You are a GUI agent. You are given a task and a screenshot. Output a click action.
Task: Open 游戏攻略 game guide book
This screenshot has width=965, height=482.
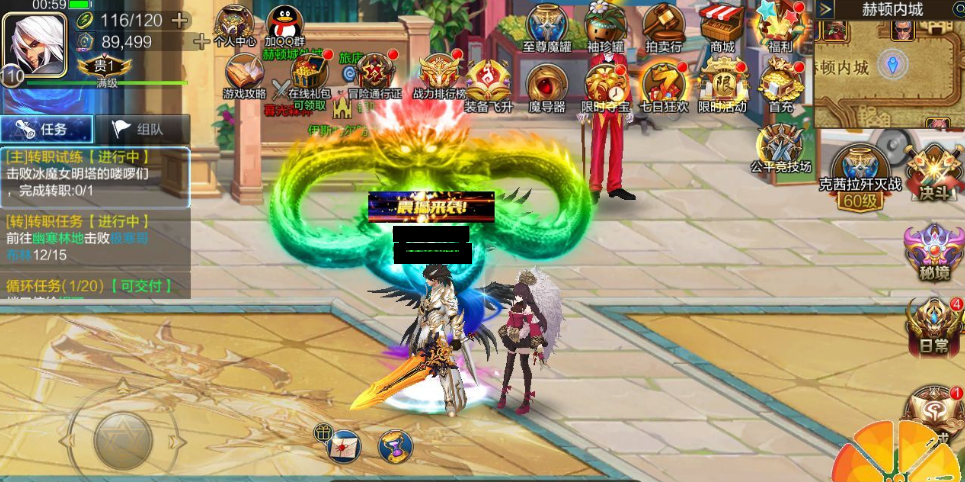coord(243,73)
